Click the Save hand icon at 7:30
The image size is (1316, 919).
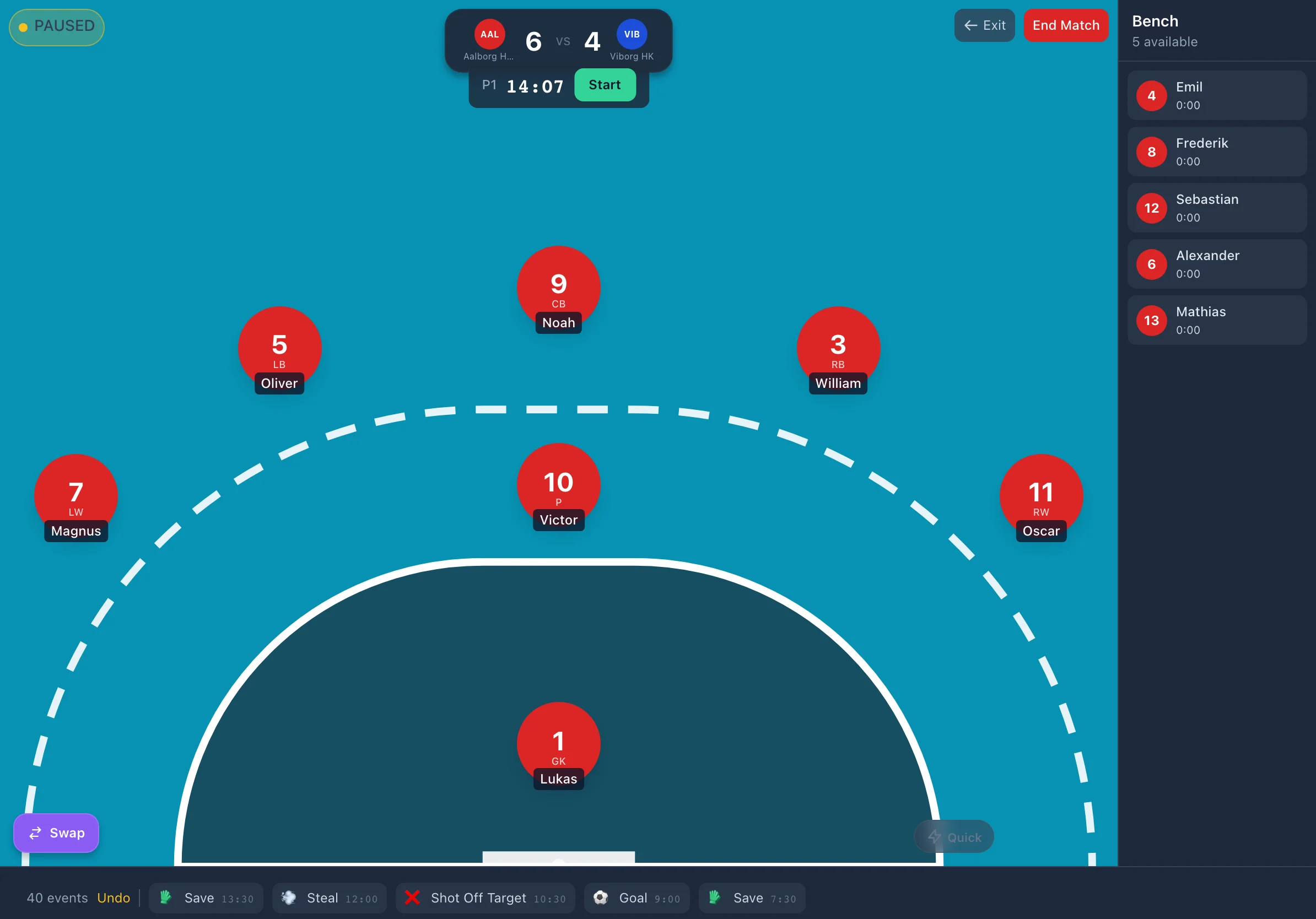(x=714, y=898)
